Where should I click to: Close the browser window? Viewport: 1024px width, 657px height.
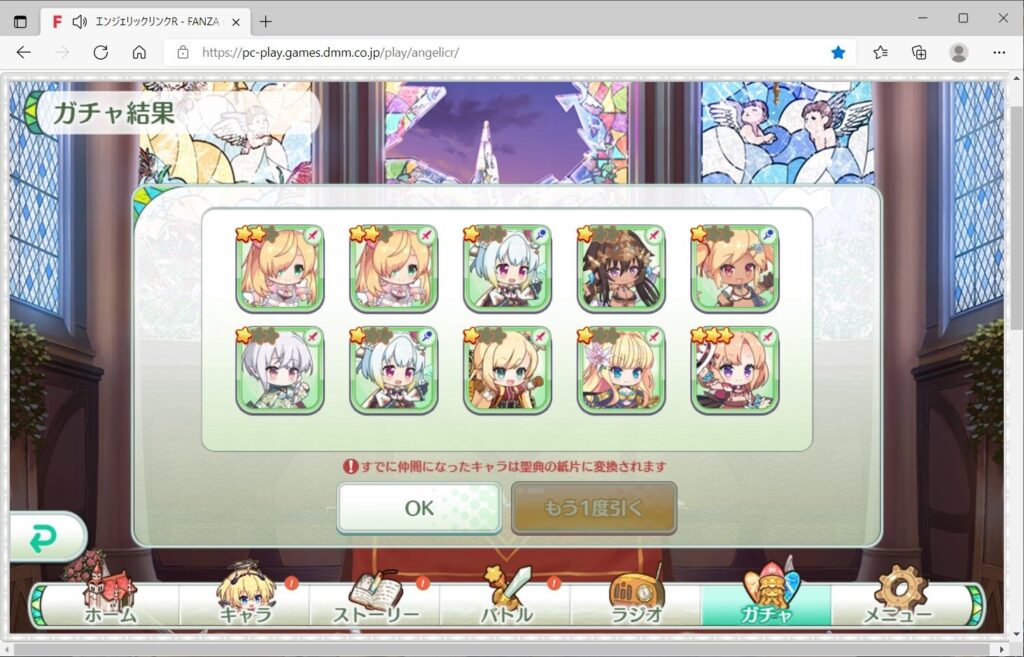[x=1003, y=18]
